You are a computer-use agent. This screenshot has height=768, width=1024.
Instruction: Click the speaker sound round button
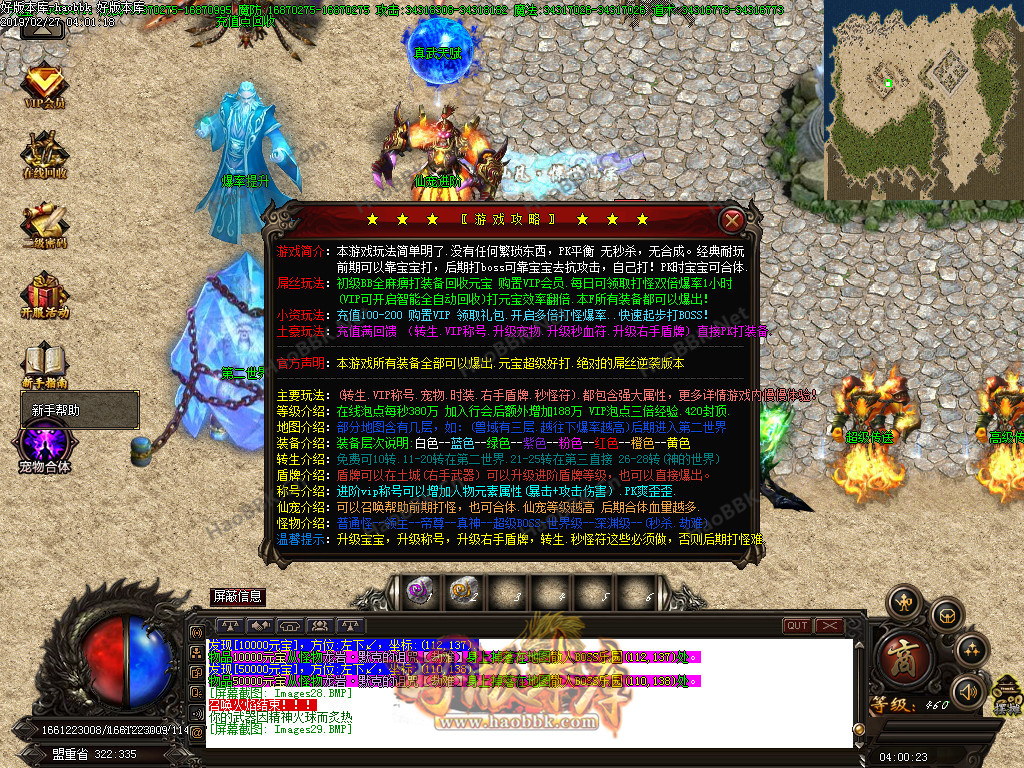967,691
